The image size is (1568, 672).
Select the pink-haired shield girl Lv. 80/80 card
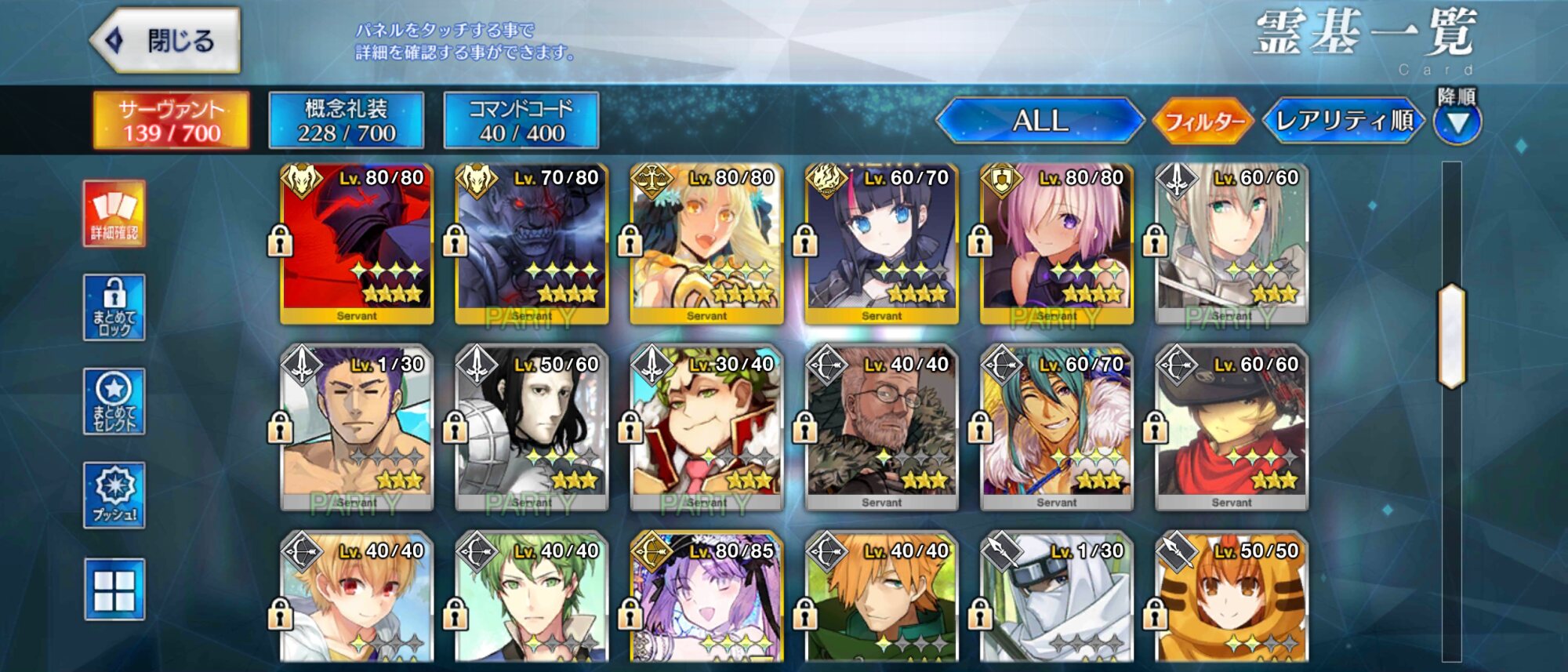click(1056, 244)
